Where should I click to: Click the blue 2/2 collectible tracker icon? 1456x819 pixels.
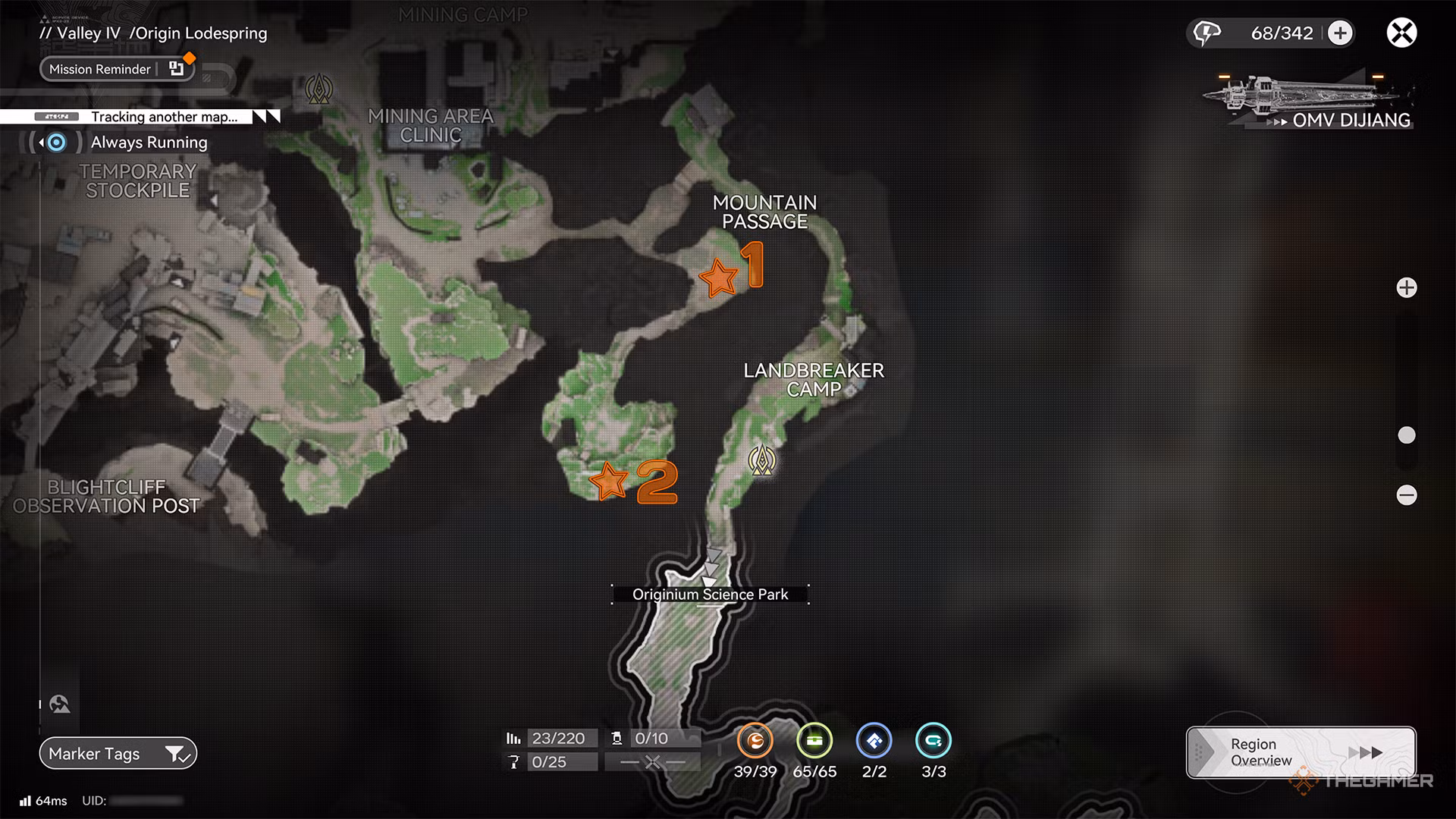coord(874,742)
